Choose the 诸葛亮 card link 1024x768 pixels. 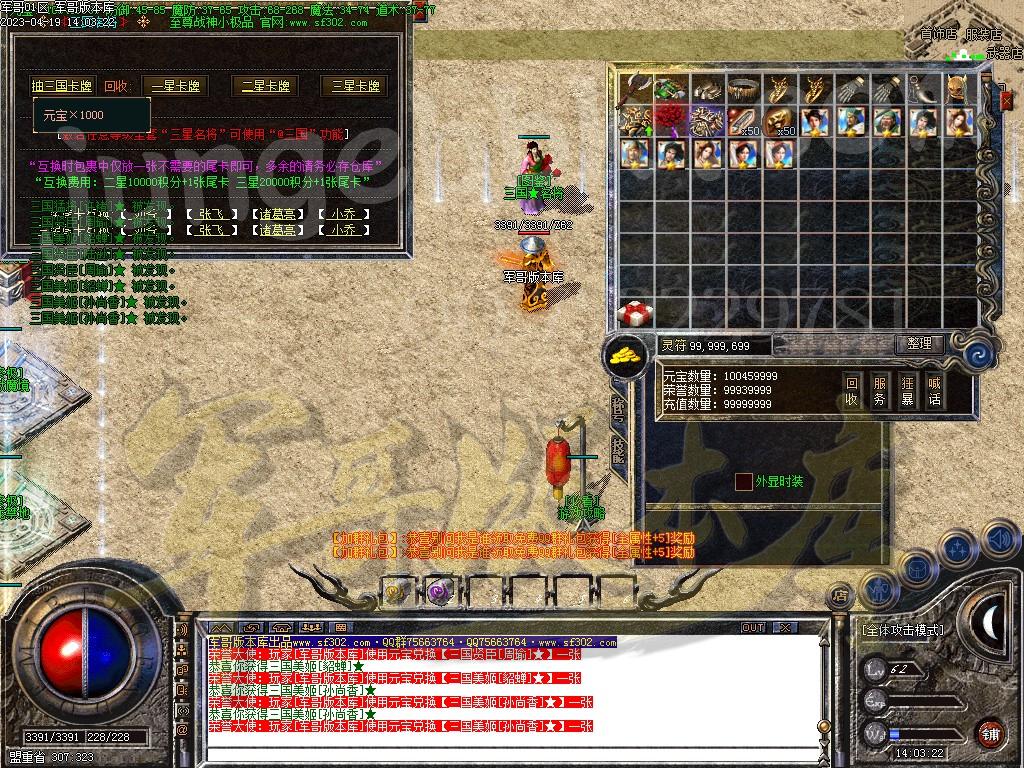275,214
